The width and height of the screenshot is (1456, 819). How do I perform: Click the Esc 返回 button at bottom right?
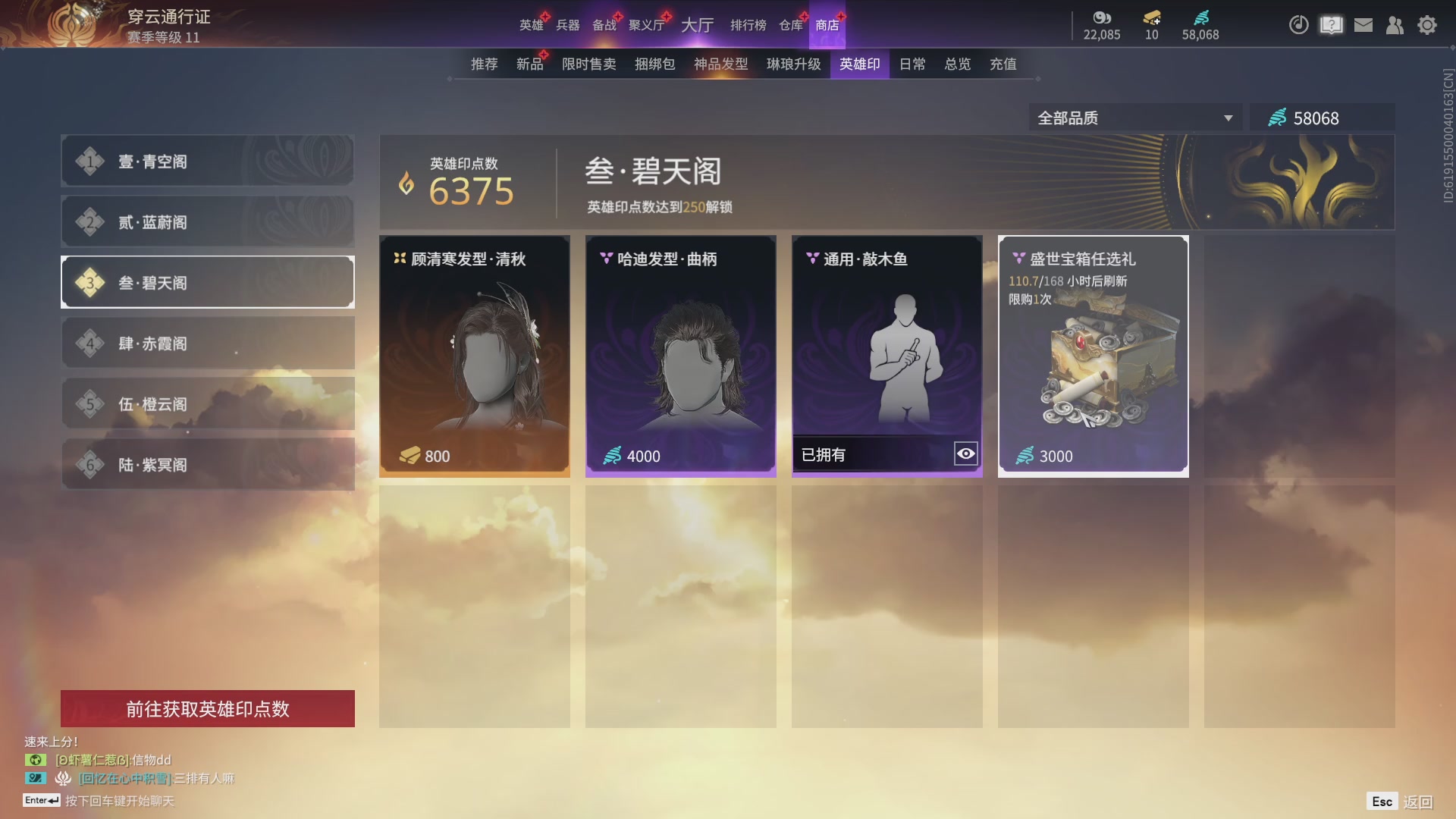point(1399,800)
